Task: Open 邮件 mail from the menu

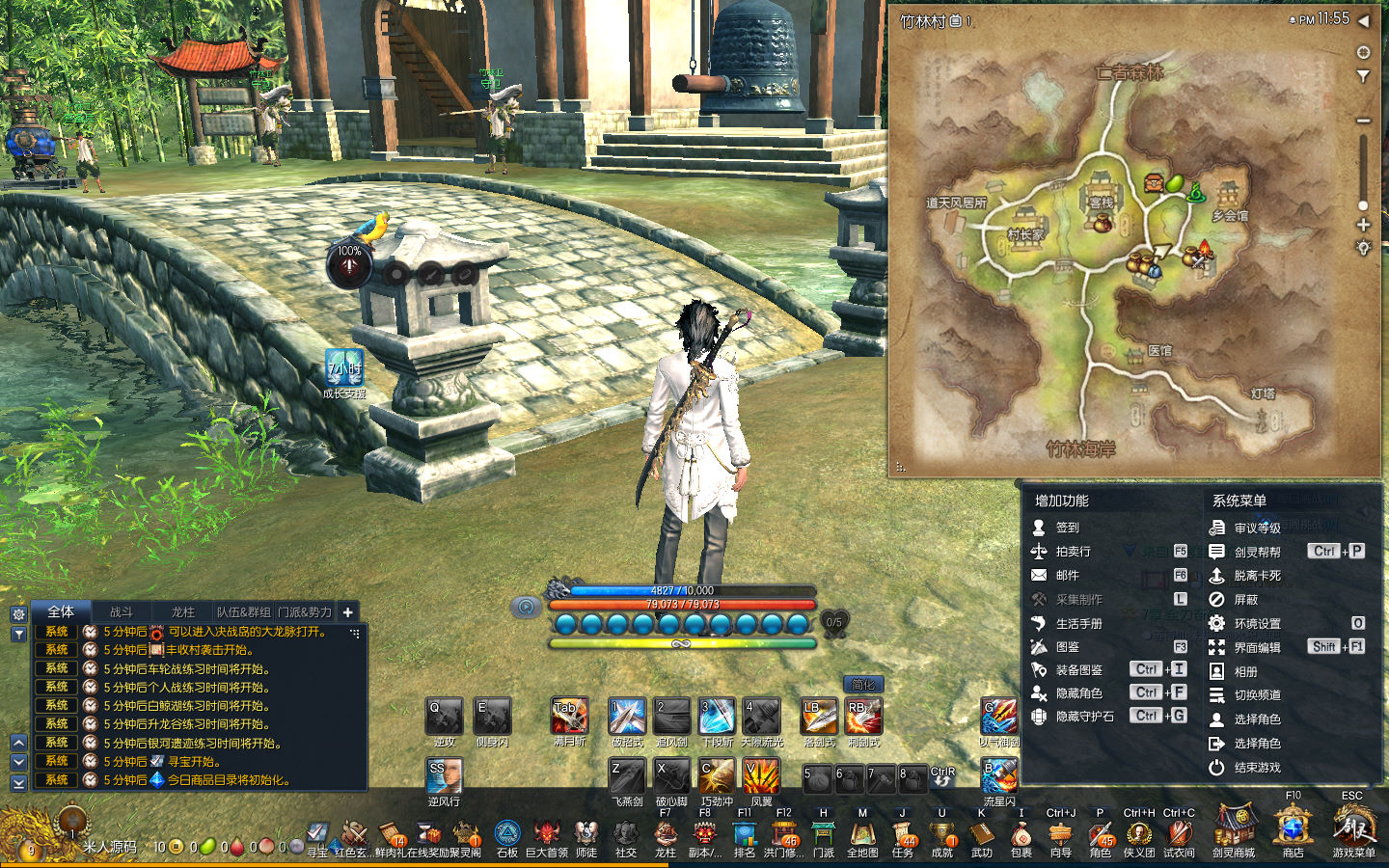Action: click(1066, 575)
